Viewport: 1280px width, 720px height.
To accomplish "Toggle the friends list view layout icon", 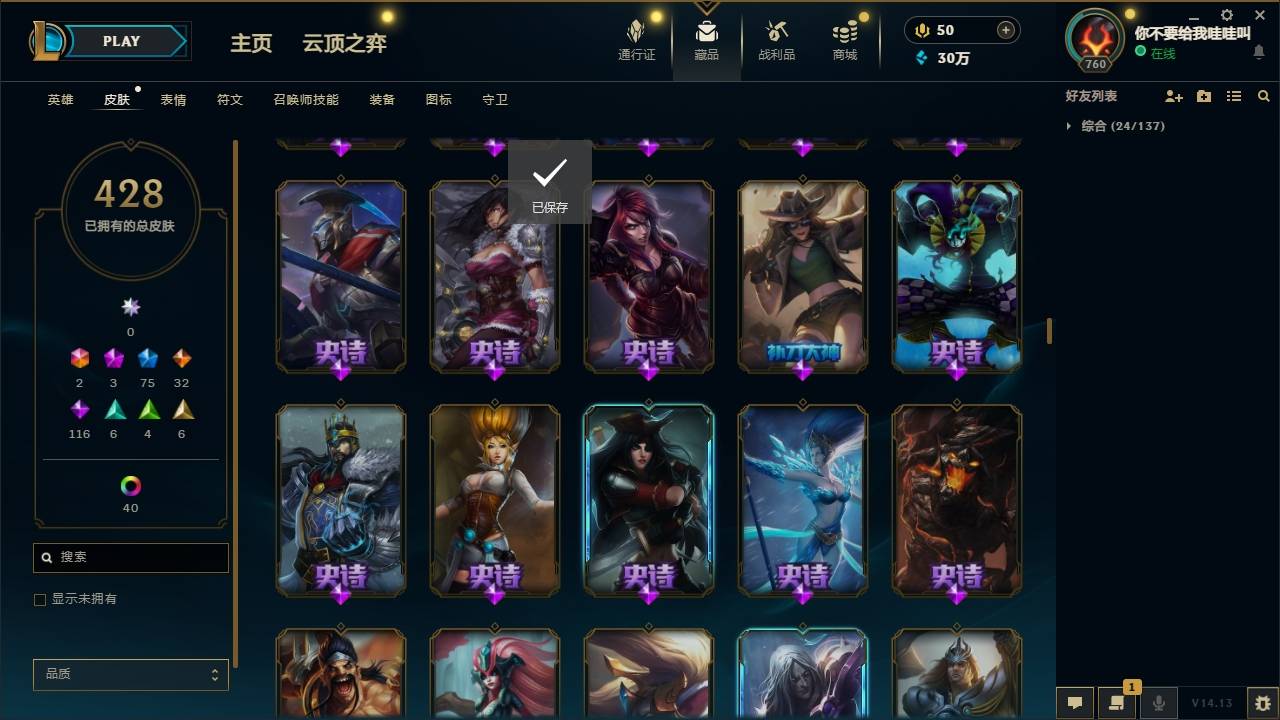I will (x=1234, y=96).
